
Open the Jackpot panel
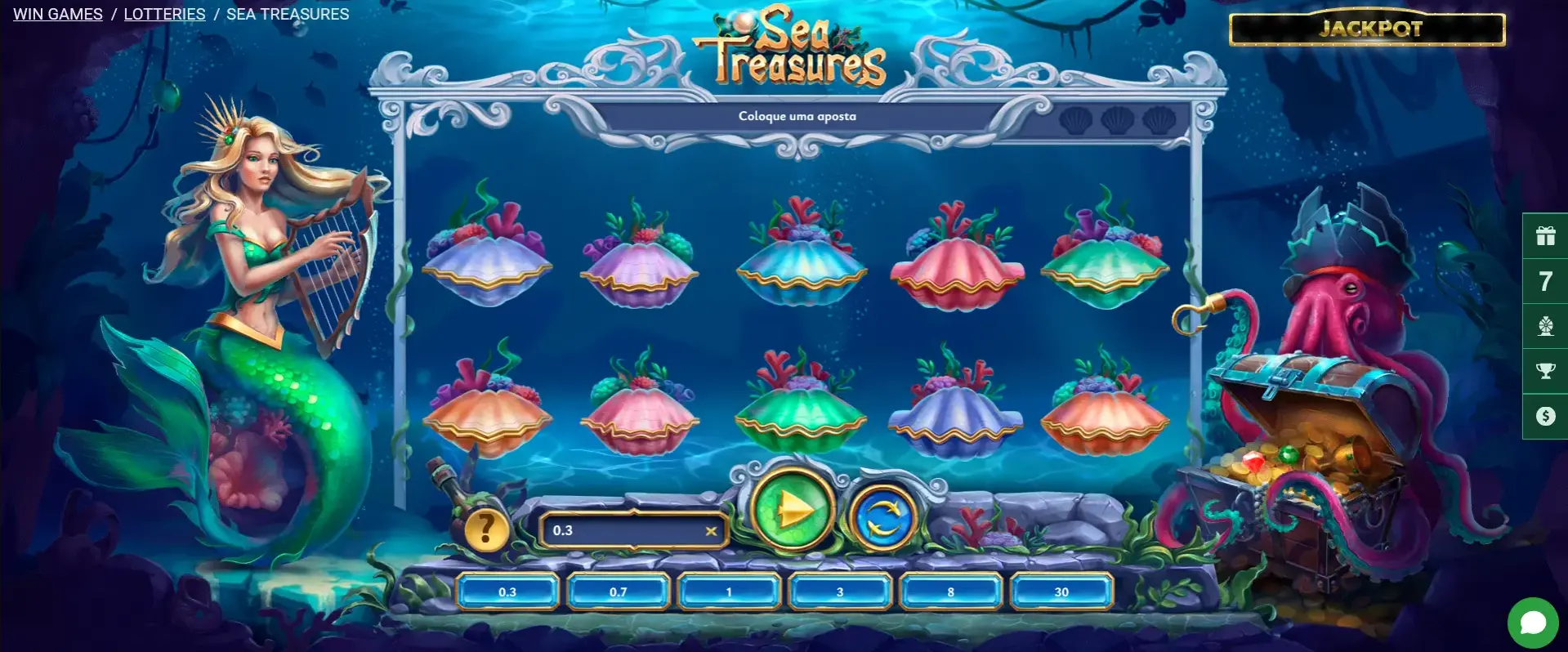click(x=1367, y=29)
